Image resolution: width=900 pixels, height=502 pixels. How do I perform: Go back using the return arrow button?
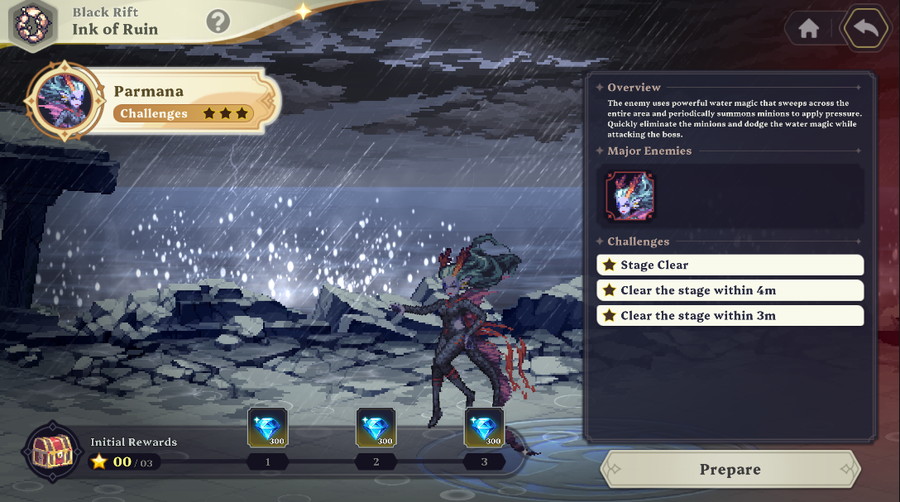pyautogui.click(x=865, y=28)
